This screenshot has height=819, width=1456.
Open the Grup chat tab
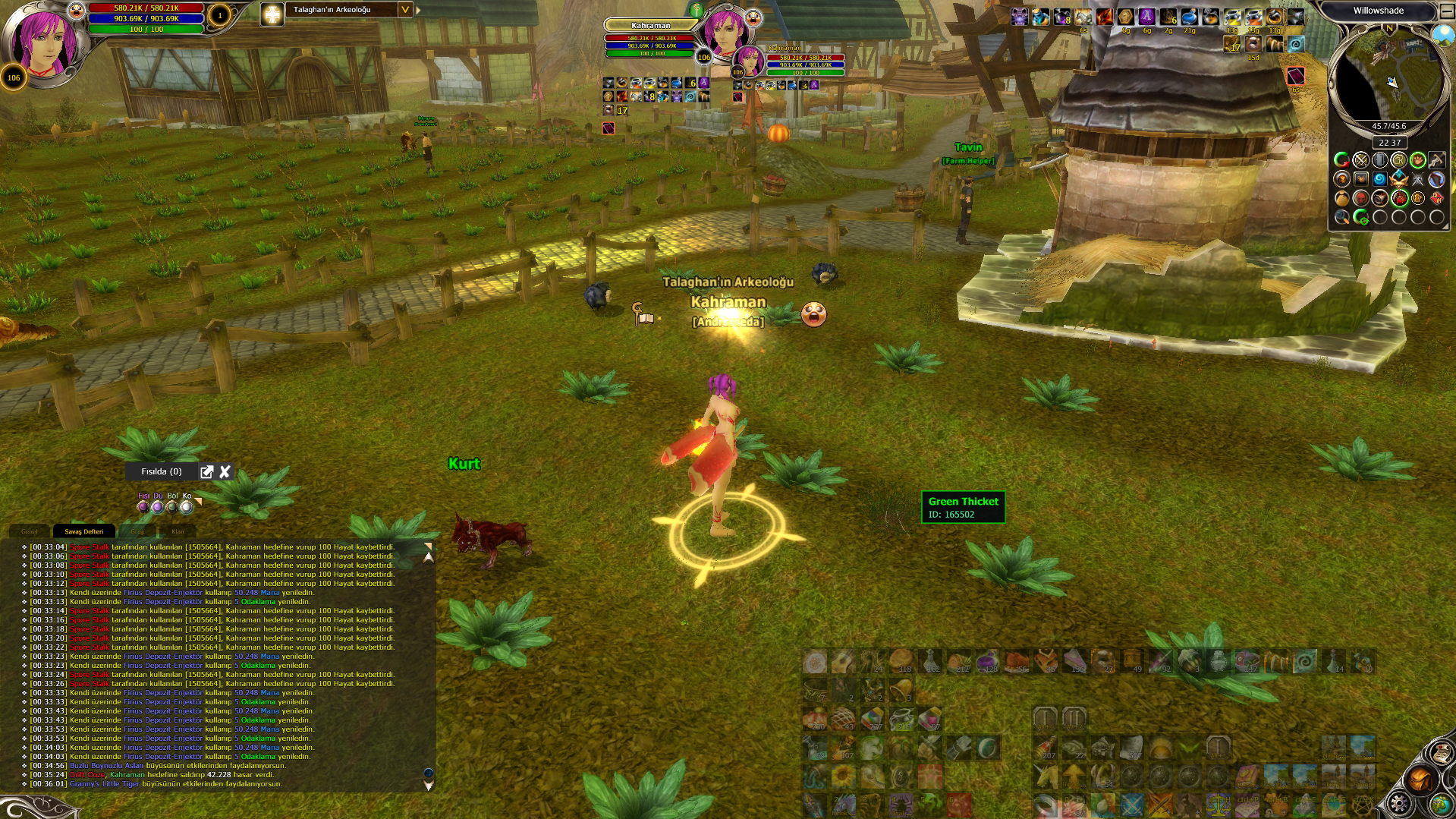(x=137, y=531)
